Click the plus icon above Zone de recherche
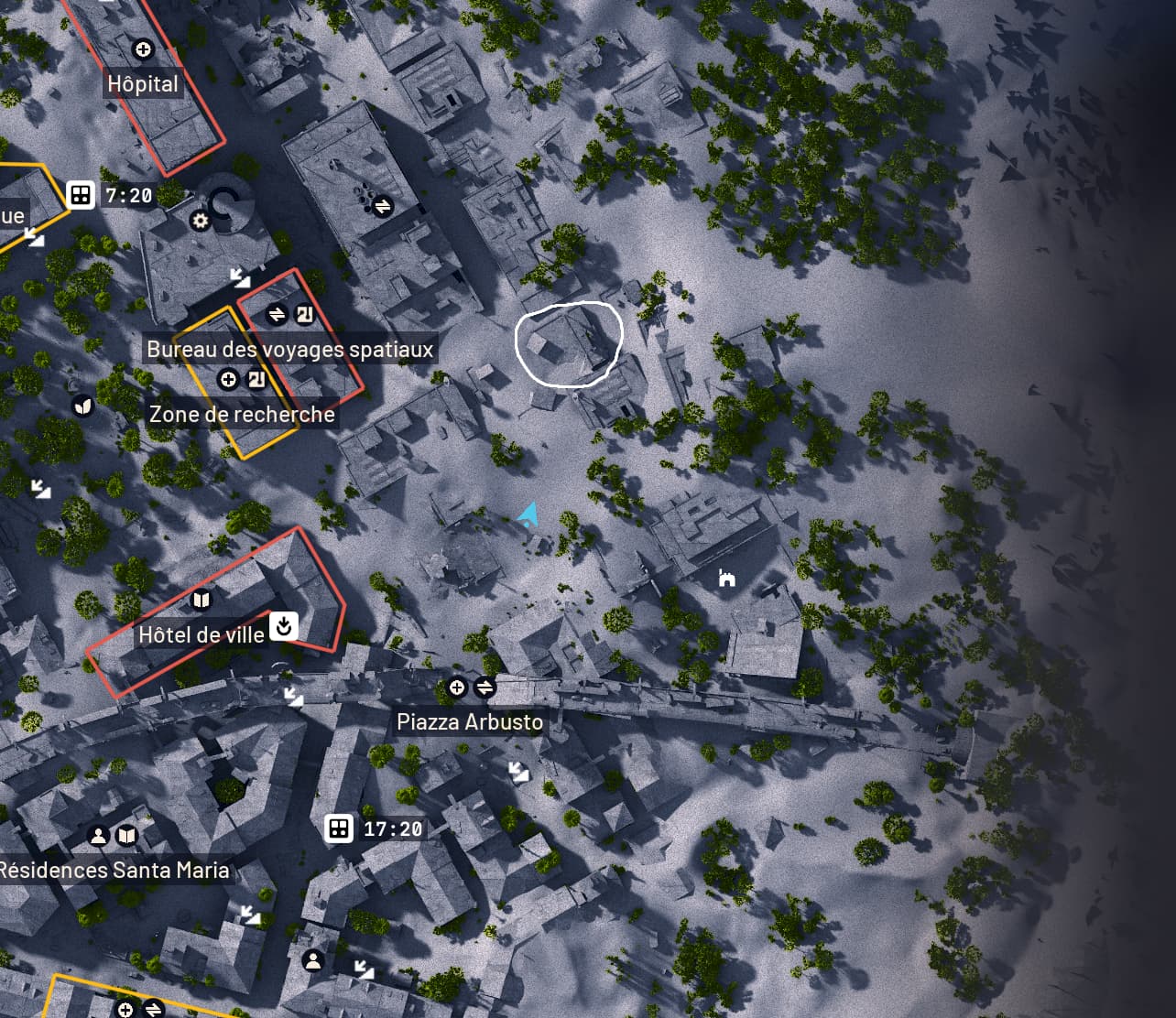 (x=229, y=379)
